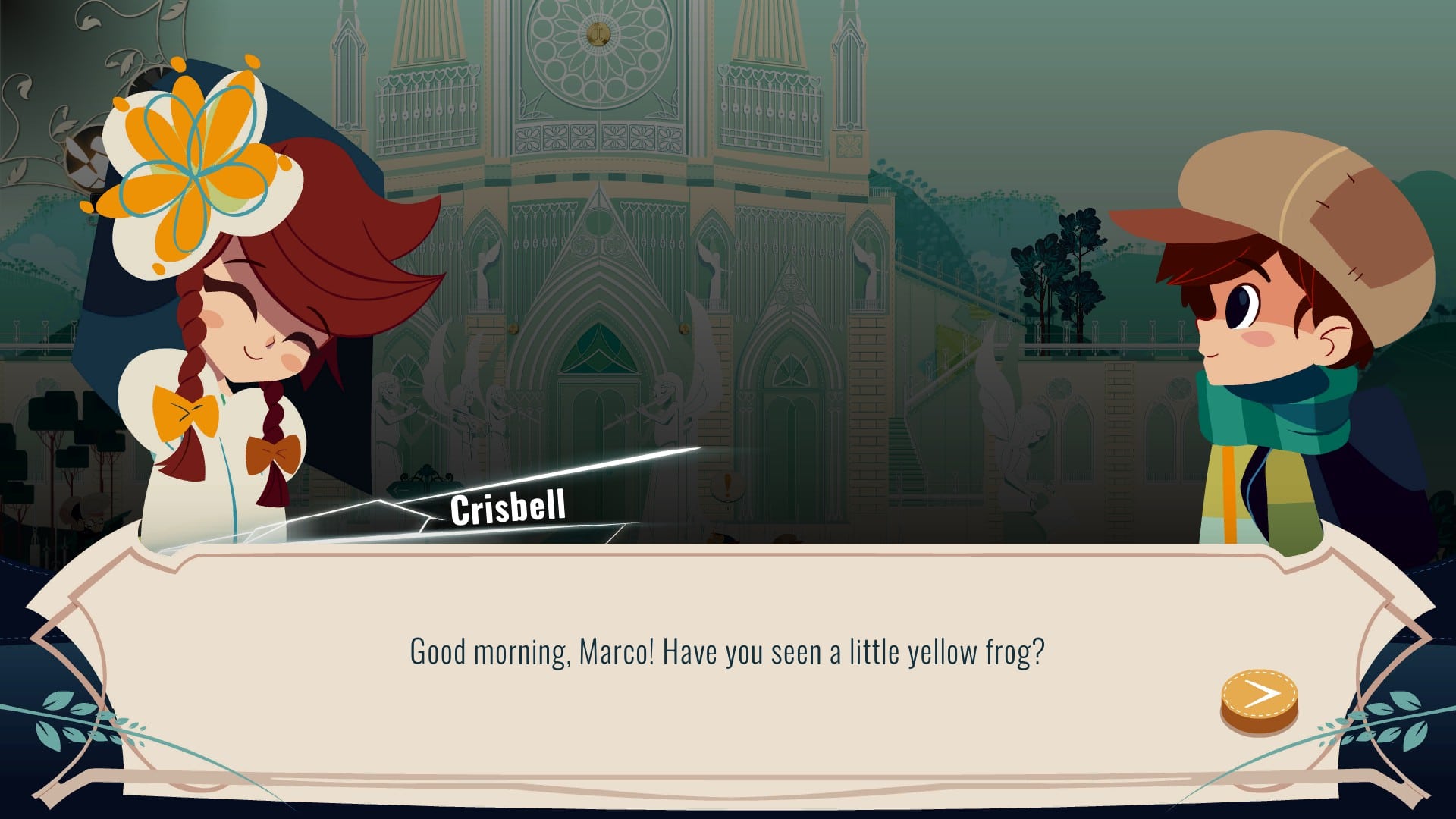Click the golden clock emblem atop the cathedral
The width and height of the screenshot is (1456, 819).
(599, 33)
